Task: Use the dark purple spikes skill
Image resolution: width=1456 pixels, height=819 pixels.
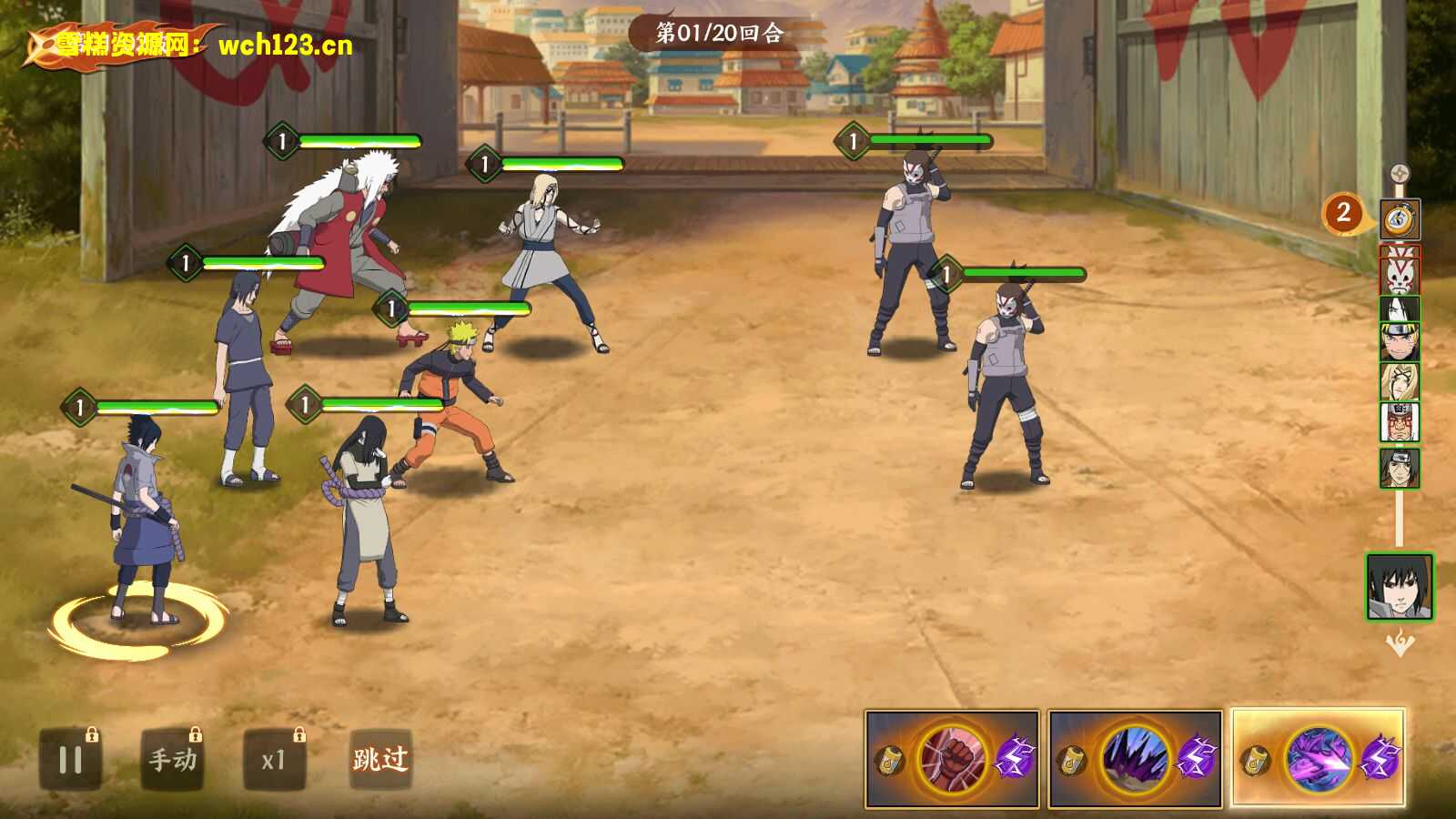Action: tap(1135, 759)
